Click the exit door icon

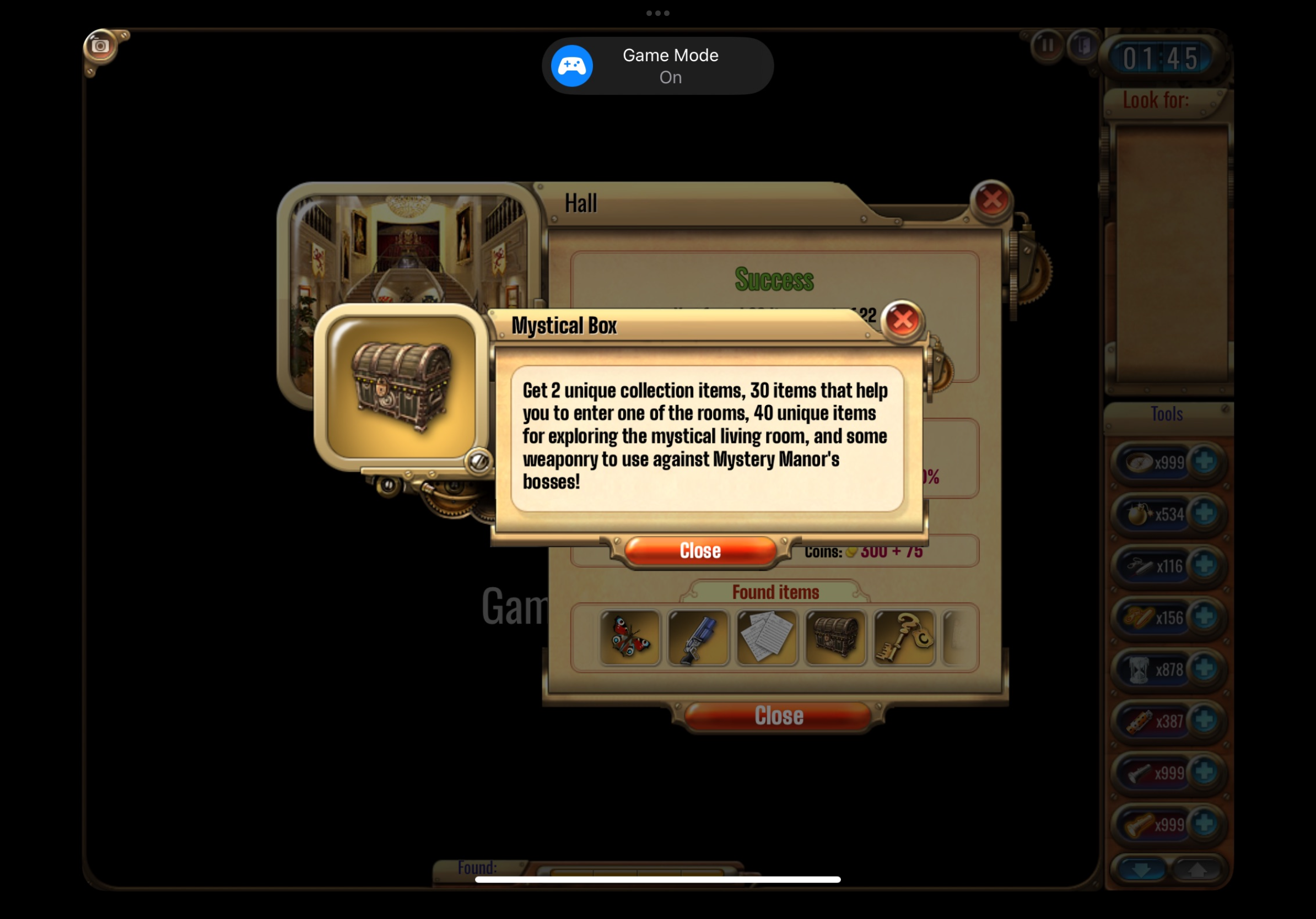coord(1082,45)
